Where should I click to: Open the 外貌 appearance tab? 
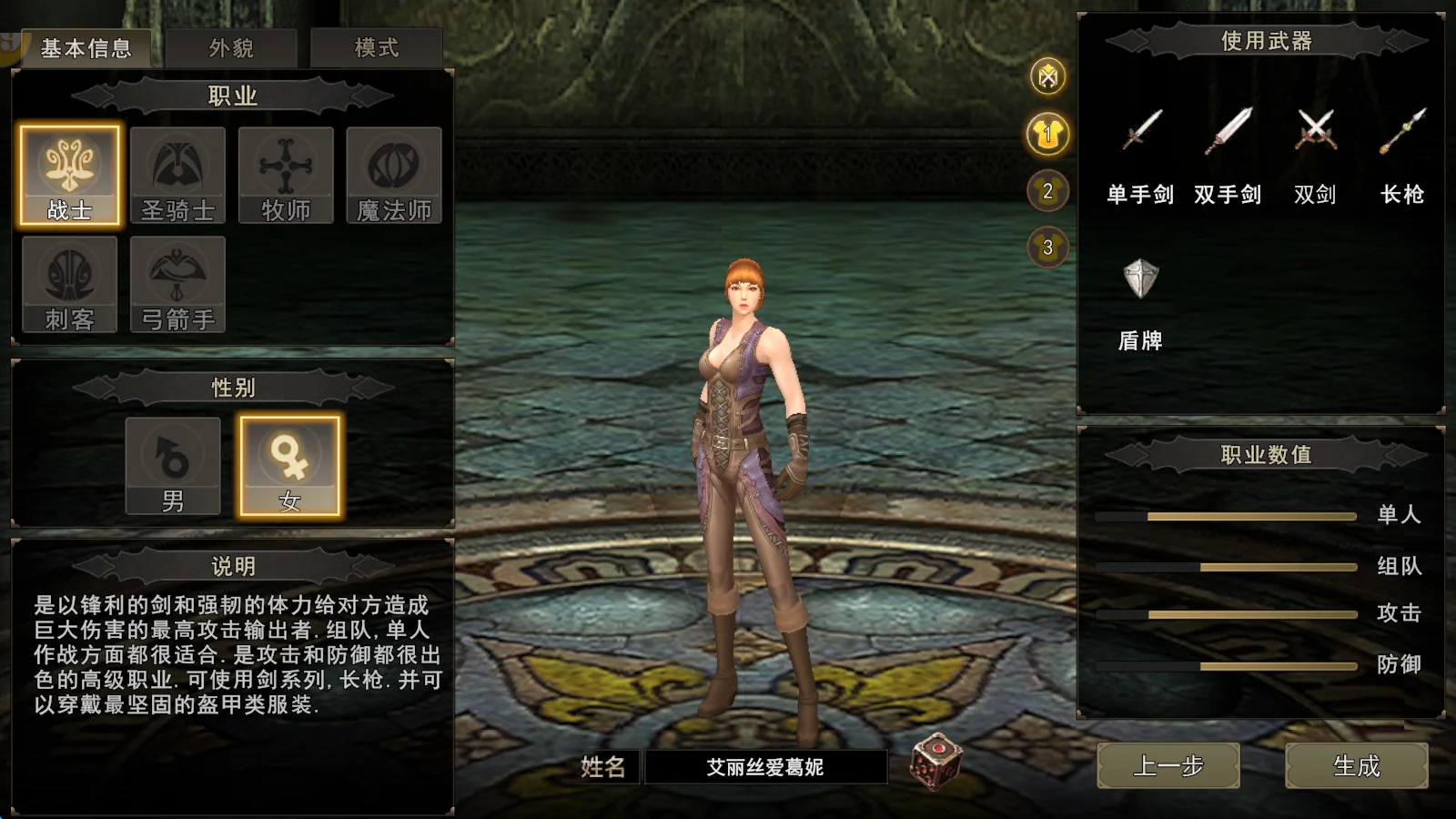pos(231,47)
